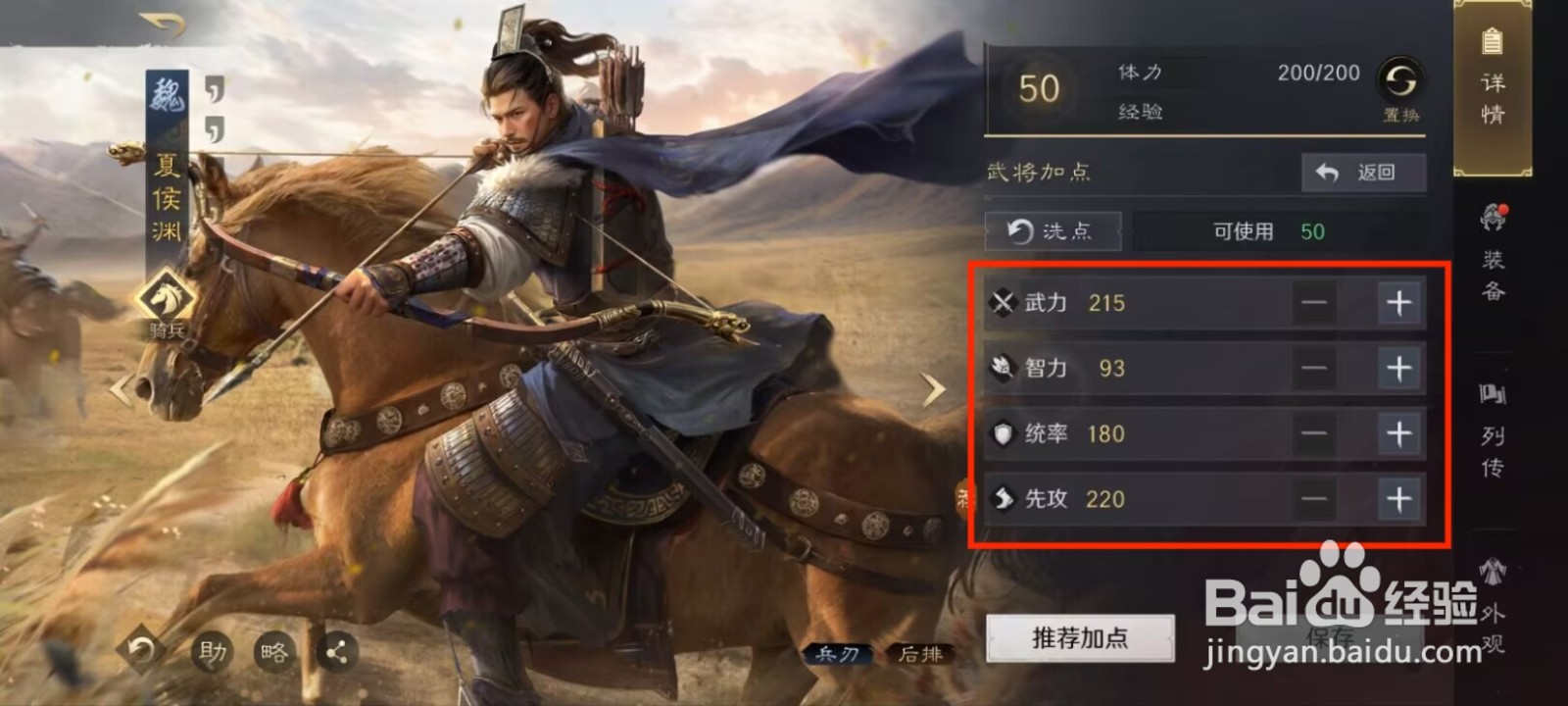This screenshot has width=1568, height=706.
Task: Click the attribute icon beside 智力
Action: [x=1002, y=369]
